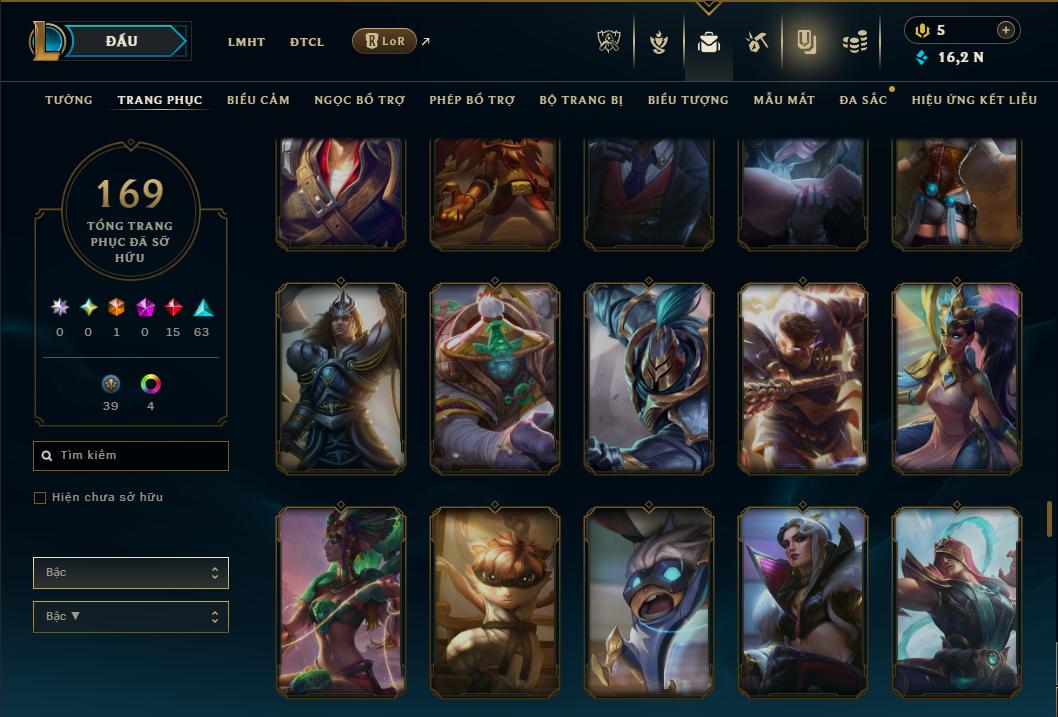
Task: Open the upper Bậc dropdown
Action: click(x=131, y=573)
